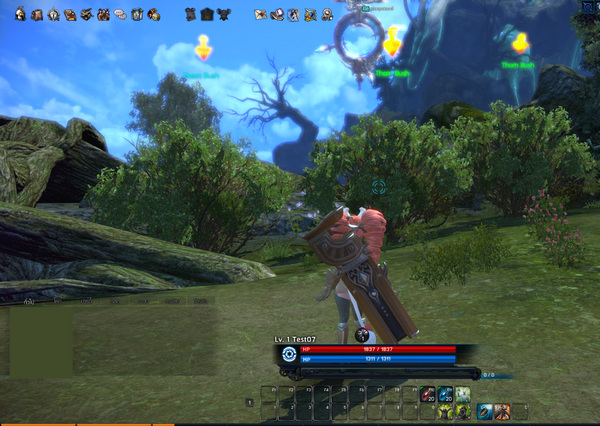Use the blue mana potion slot

(446, 394)
